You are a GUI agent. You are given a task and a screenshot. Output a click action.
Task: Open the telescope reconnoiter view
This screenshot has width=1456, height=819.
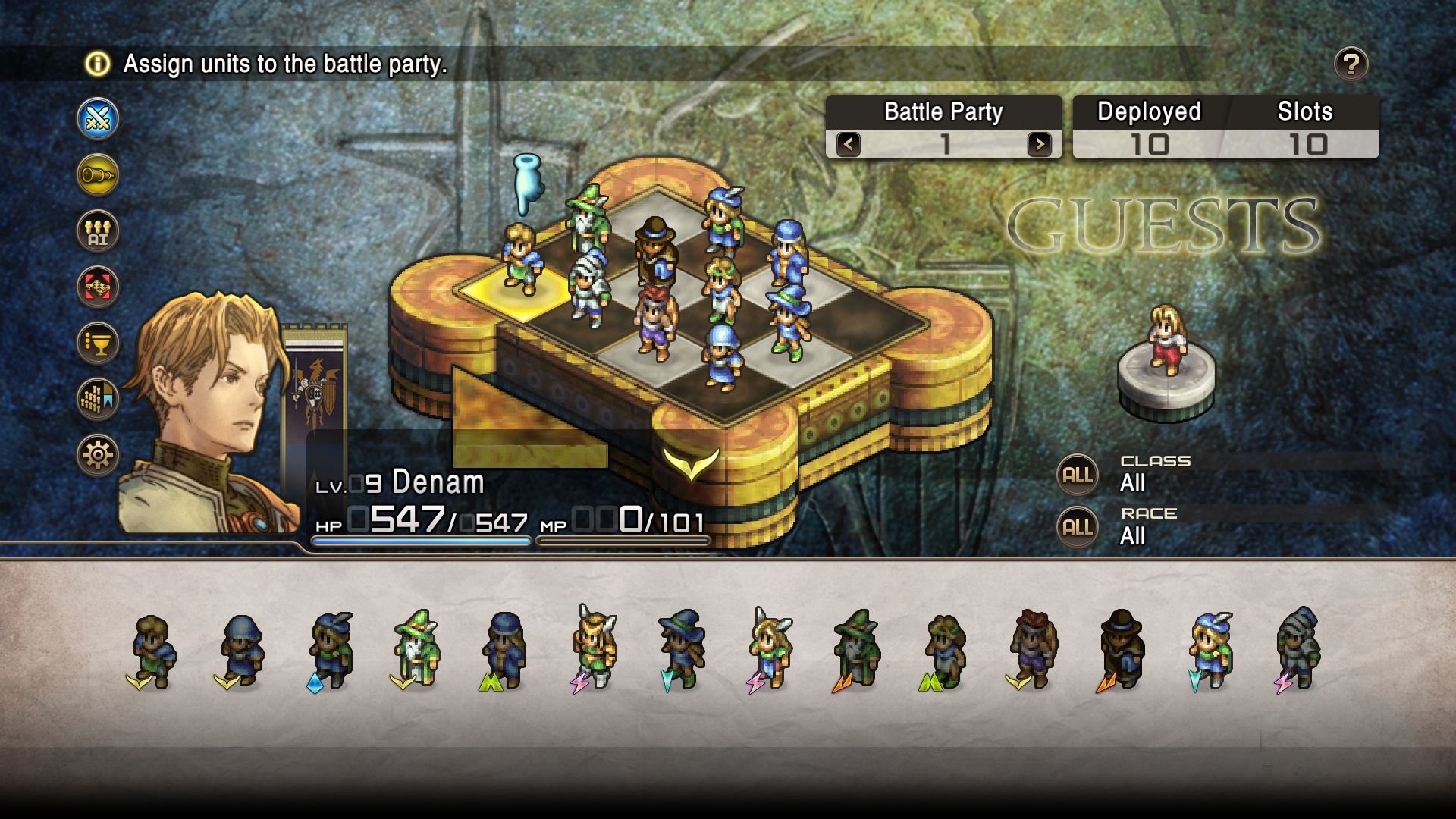(97, 175)
